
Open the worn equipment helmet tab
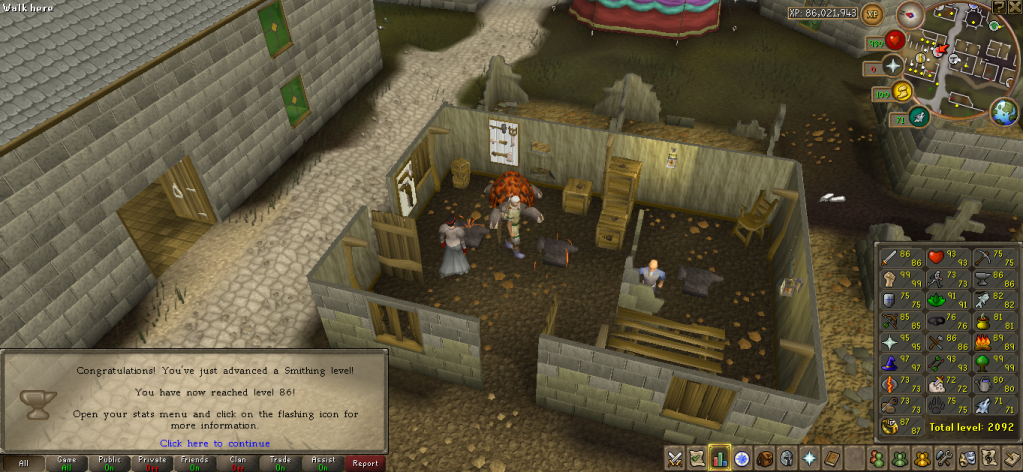click(786, 459)
